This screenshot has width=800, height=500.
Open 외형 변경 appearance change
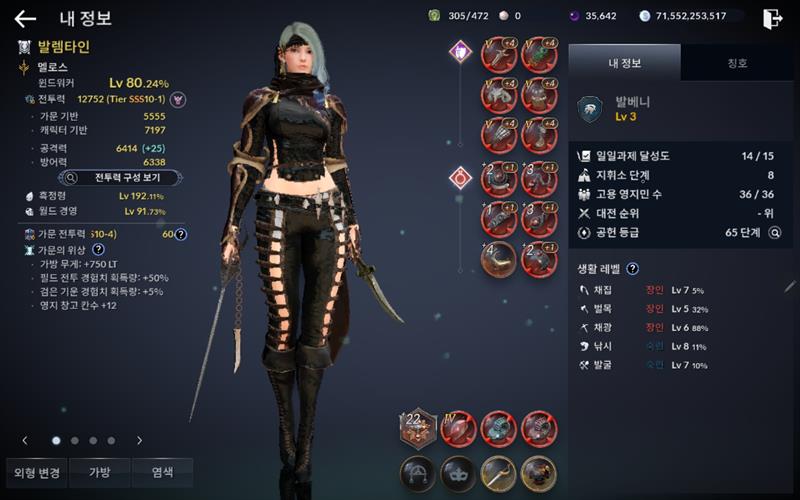37,472
